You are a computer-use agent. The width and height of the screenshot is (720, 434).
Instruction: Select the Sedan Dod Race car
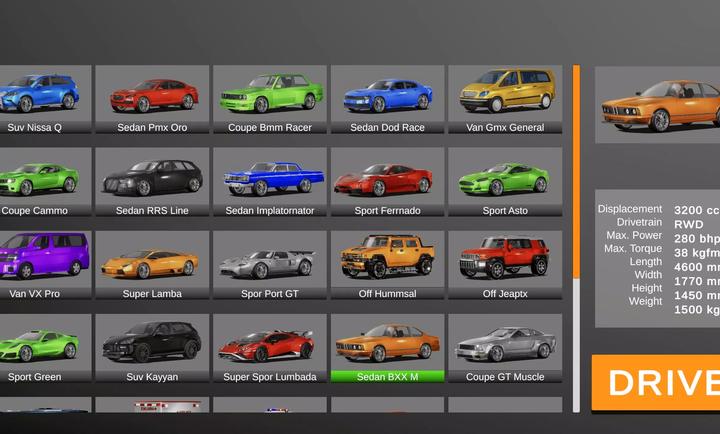coord(387,98)
